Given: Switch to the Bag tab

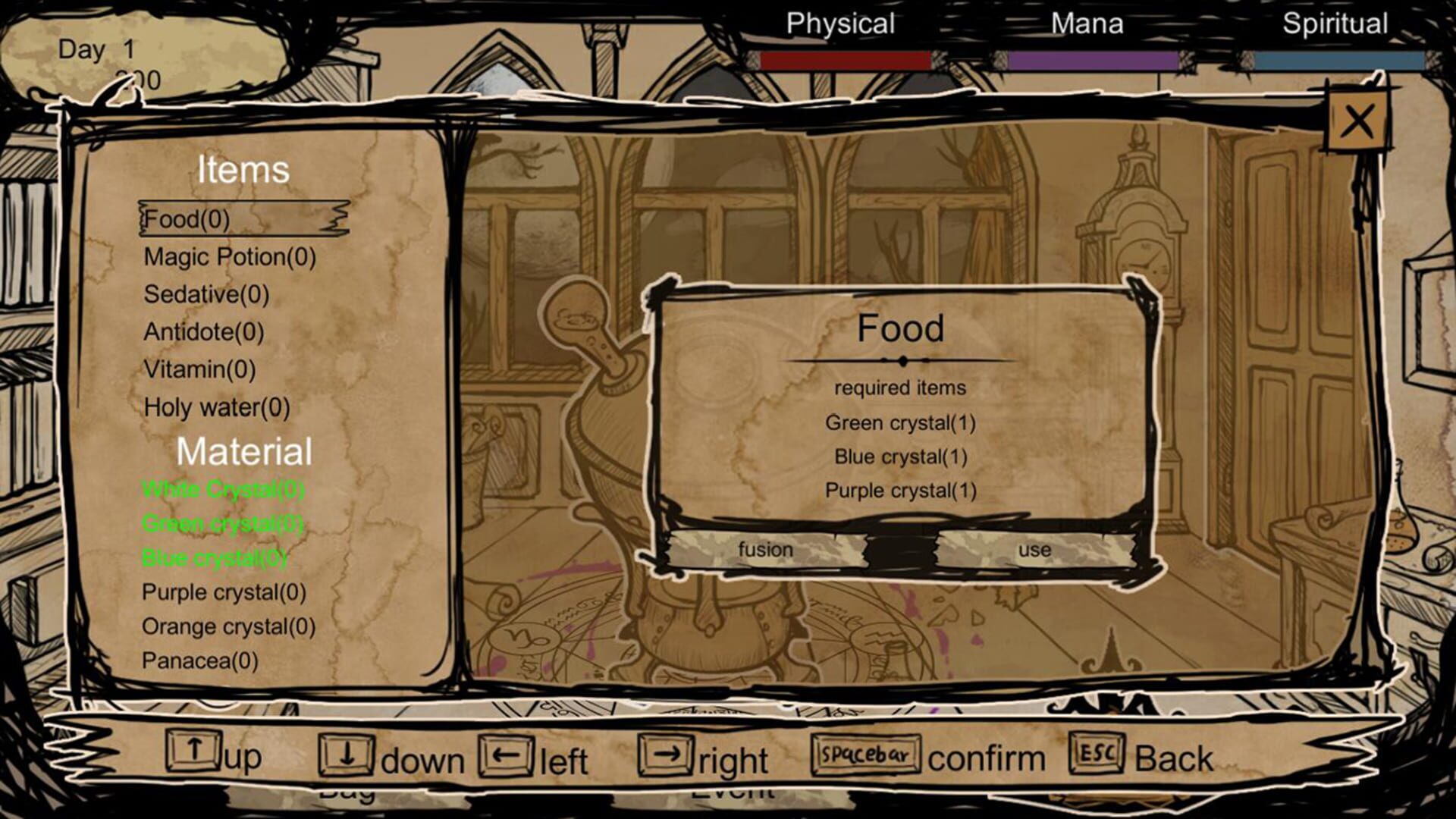Looking at the screenshot, I should click(x=350, y=792).
